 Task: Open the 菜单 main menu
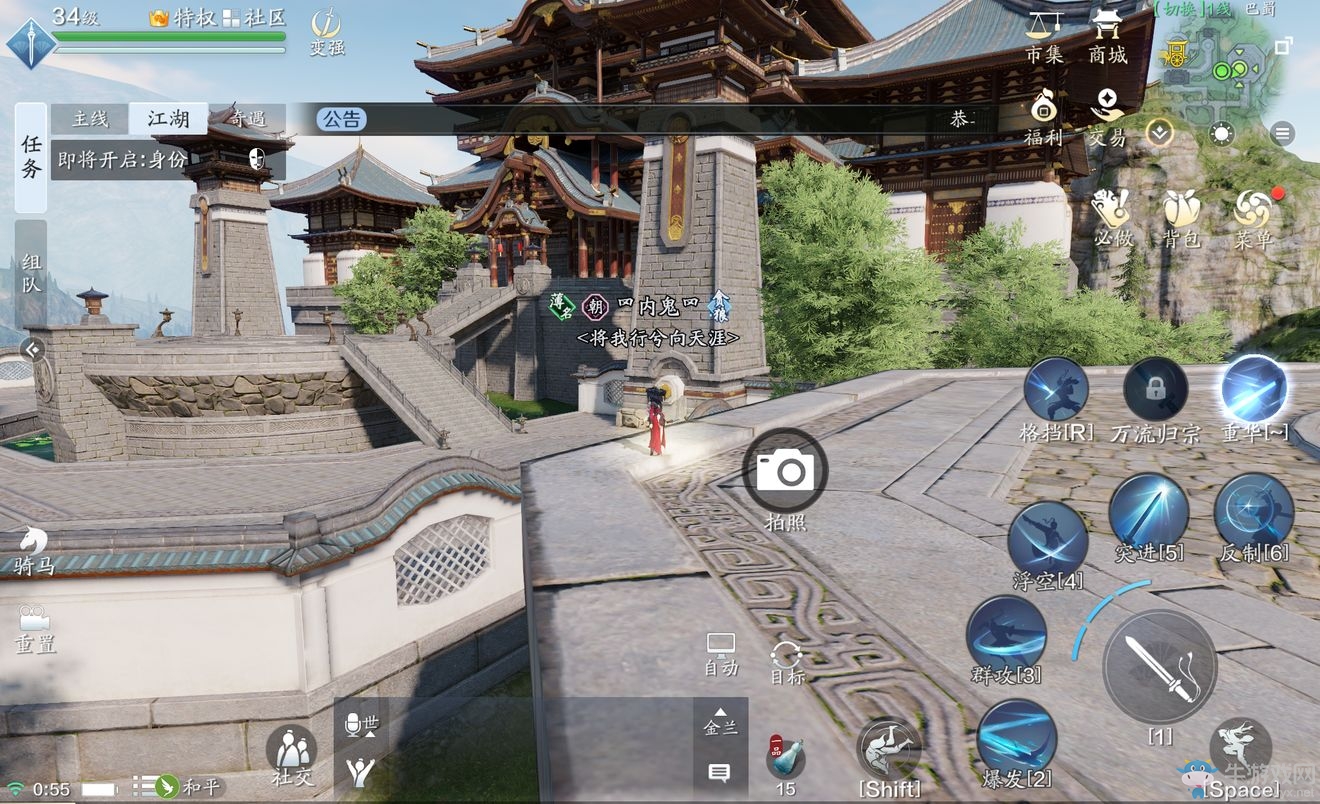click(1252, 217)
